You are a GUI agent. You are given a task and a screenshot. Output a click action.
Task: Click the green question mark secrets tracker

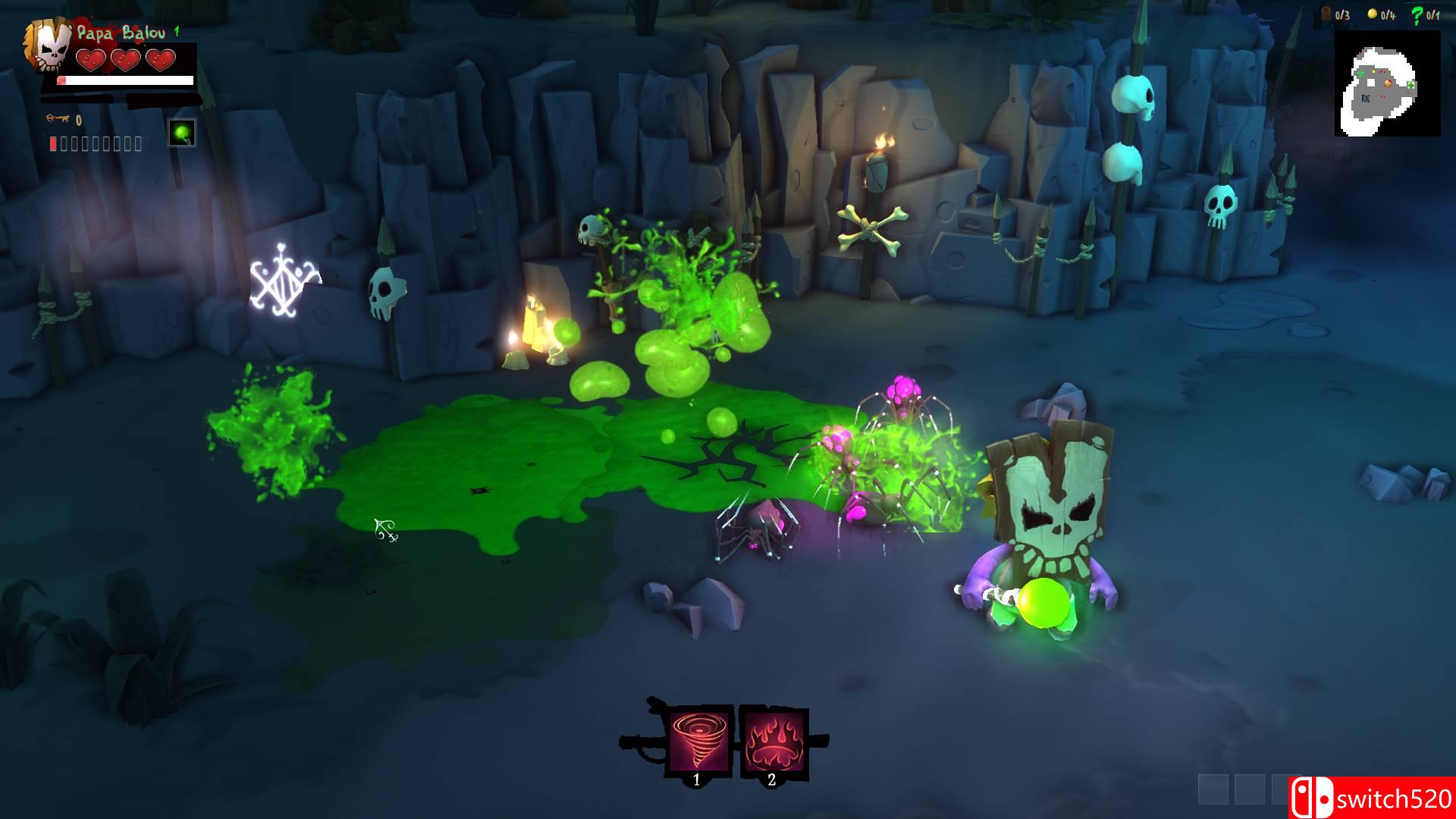(1417, 14)
